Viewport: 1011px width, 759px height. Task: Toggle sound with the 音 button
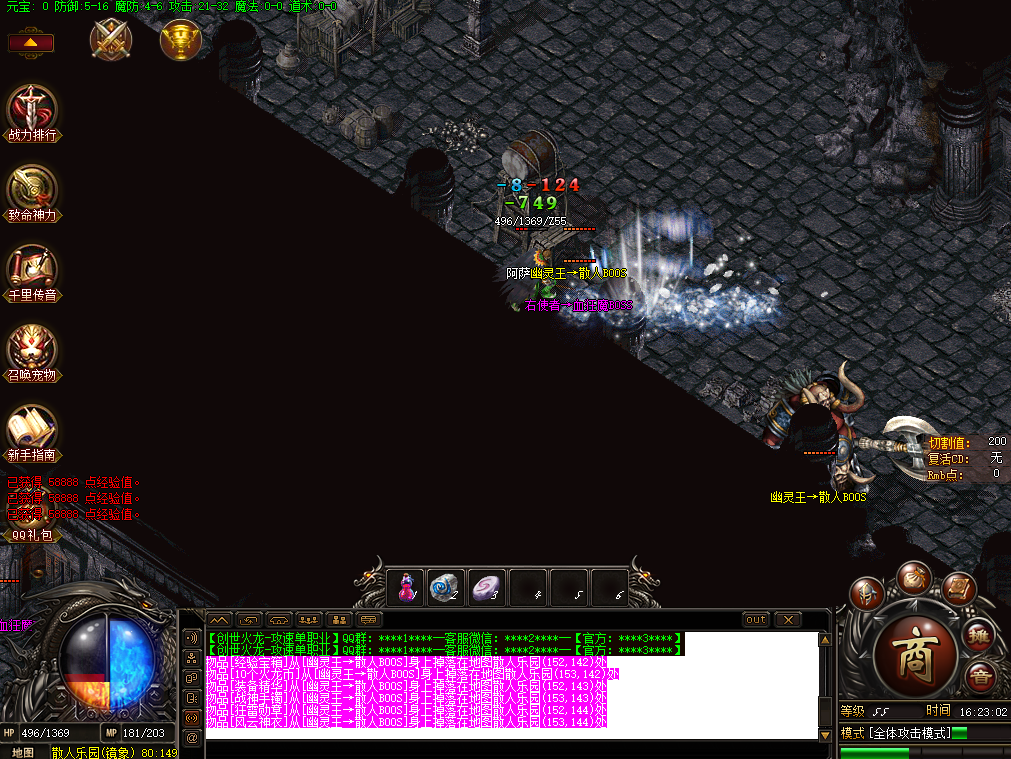pyautogui.click(x=979, y=678)
